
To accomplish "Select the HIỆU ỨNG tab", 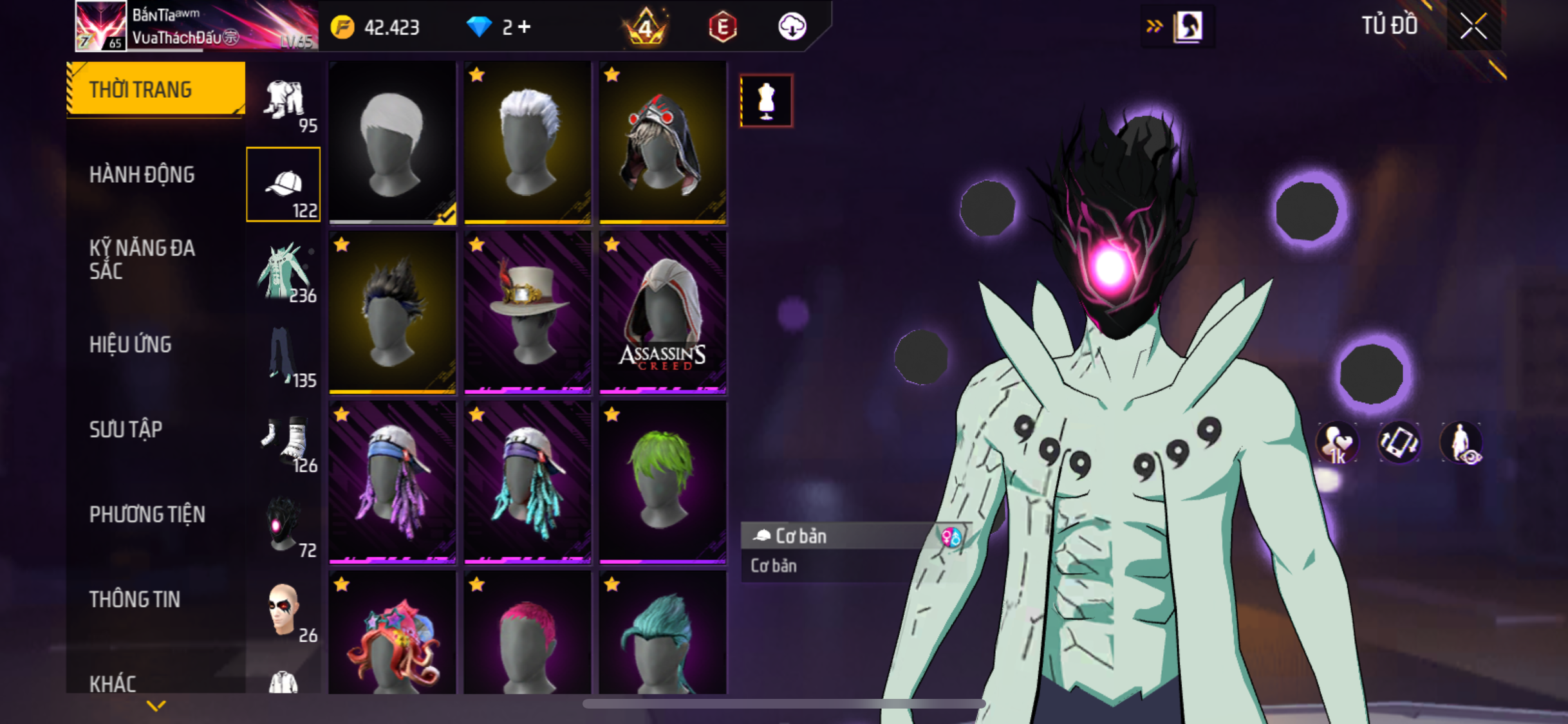I will point(131,344).
